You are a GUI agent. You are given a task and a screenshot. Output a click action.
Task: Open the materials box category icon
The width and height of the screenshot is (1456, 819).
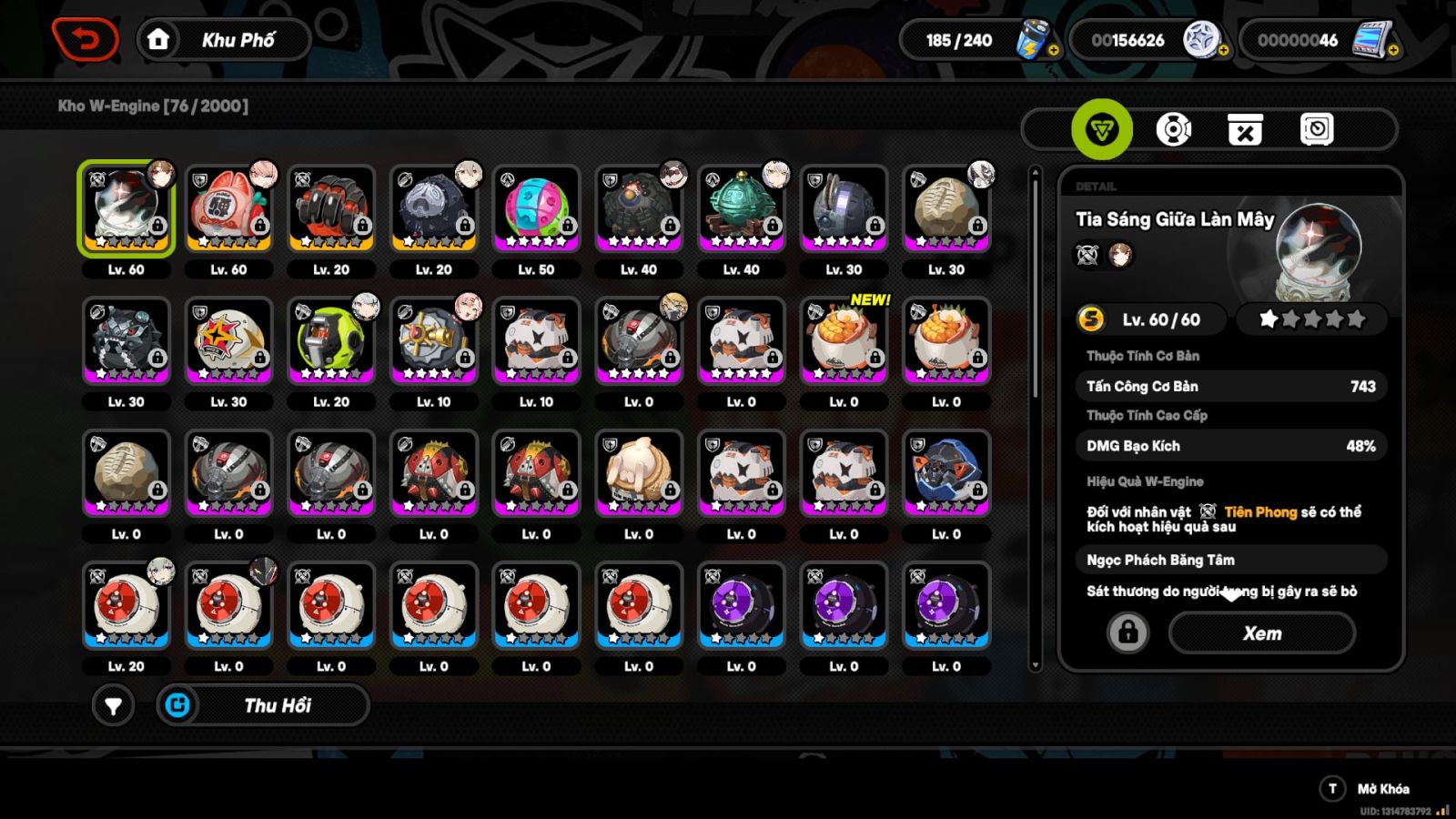tap(1246, 129)
